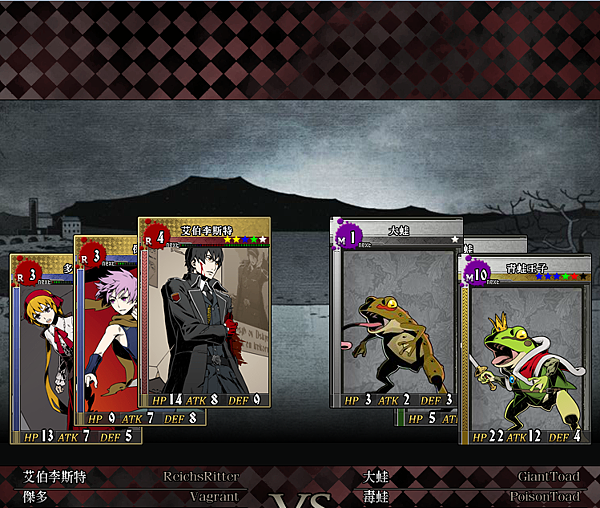Click 毒蛙 PoisonToad in the enemy list

[472, 496]
